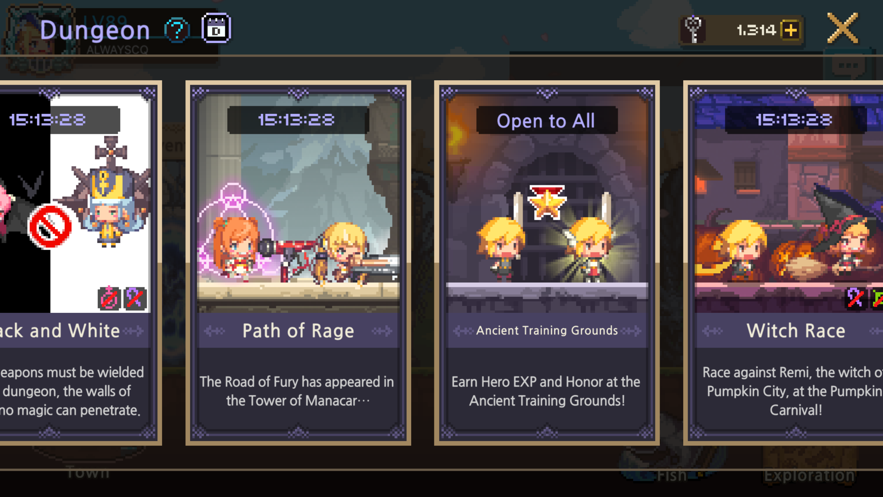Enter the Ancient Training Grounds dungeon
Image resolution: width=883 pixels, height=497 pixels.
pyautogui.click(x=546, y=262)
